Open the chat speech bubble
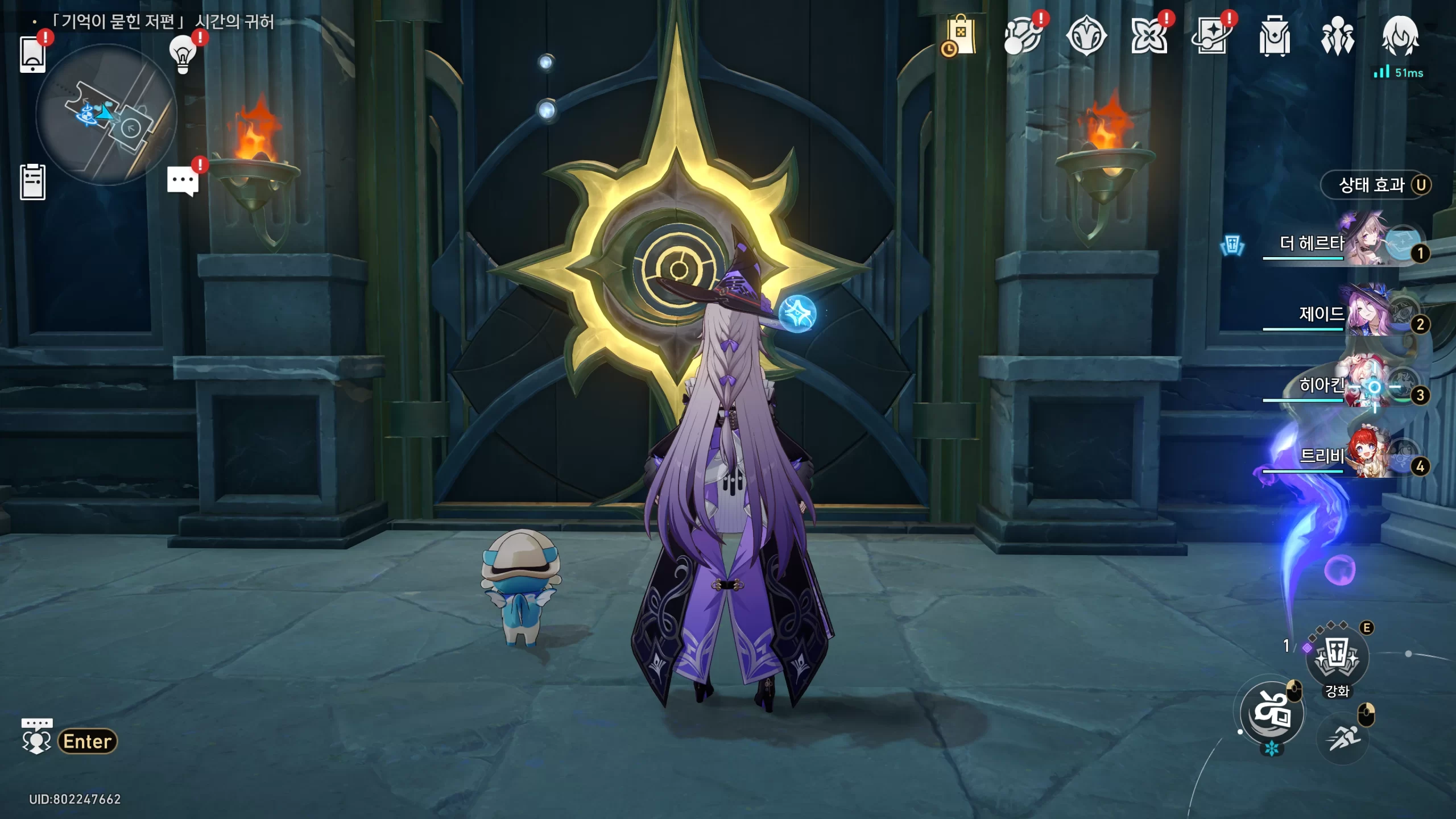The width and height of the screenshot is (1456, 819). click(x=183, y=182)
